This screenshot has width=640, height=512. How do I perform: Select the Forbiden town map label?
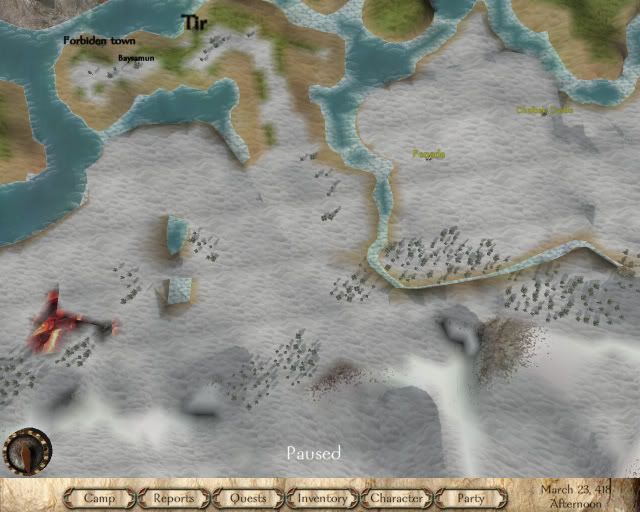99,41
